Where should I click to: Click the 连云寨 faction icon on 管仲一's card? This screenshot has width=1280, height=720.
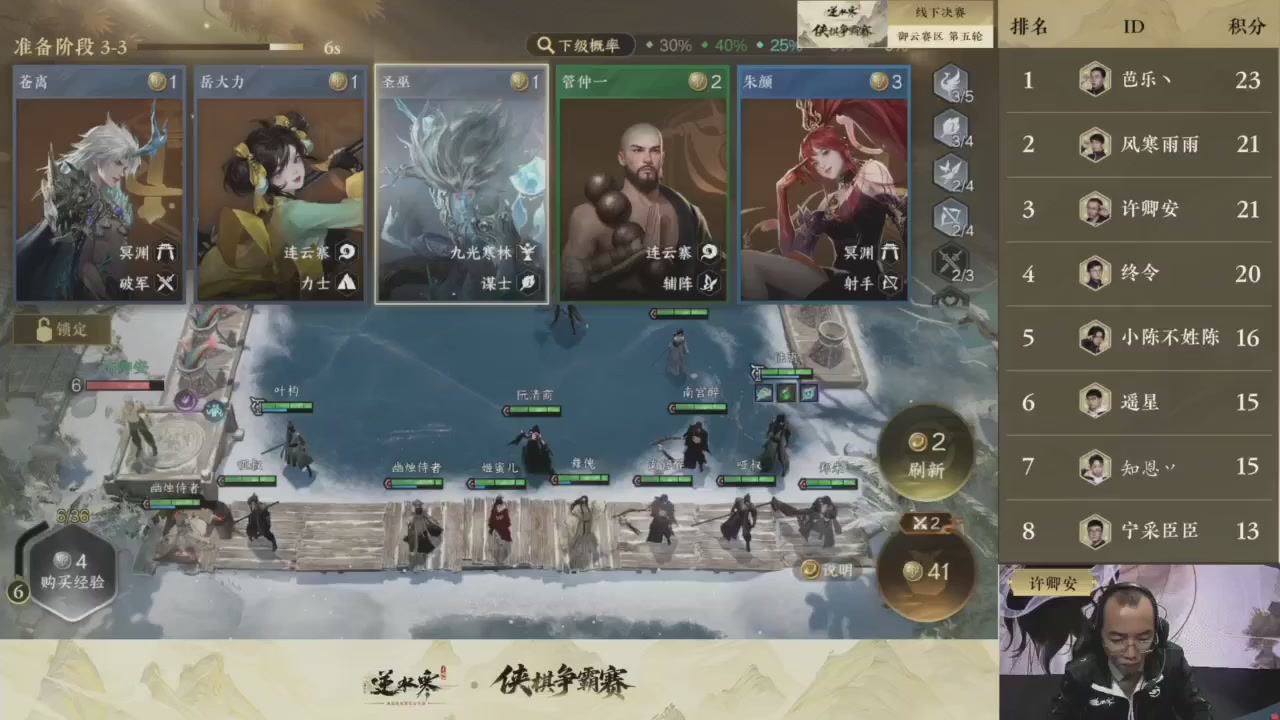click(x=708, y=253)
